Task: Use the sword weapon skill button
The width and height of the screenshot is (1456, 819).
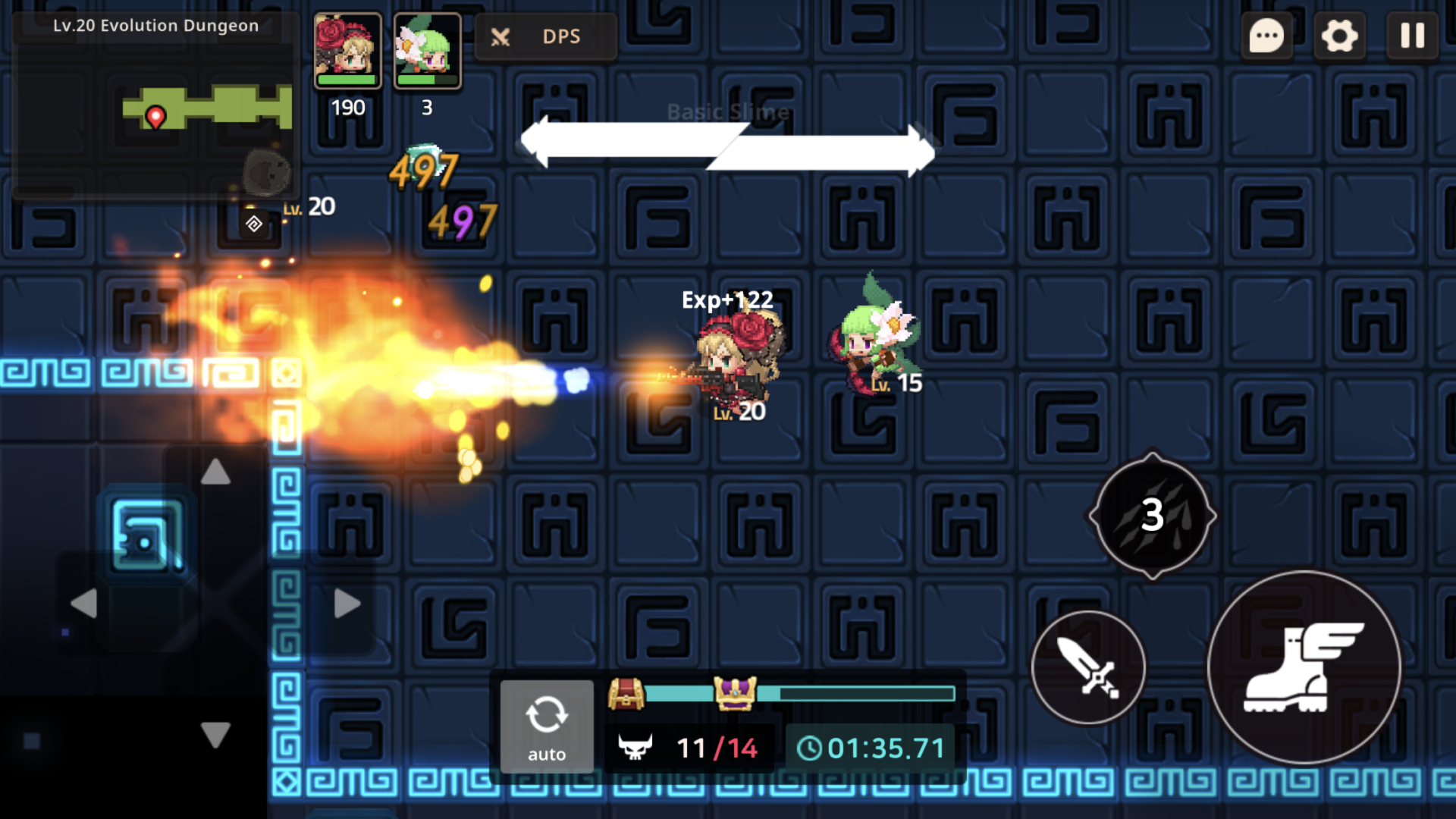Action: tap(1088, 667)
